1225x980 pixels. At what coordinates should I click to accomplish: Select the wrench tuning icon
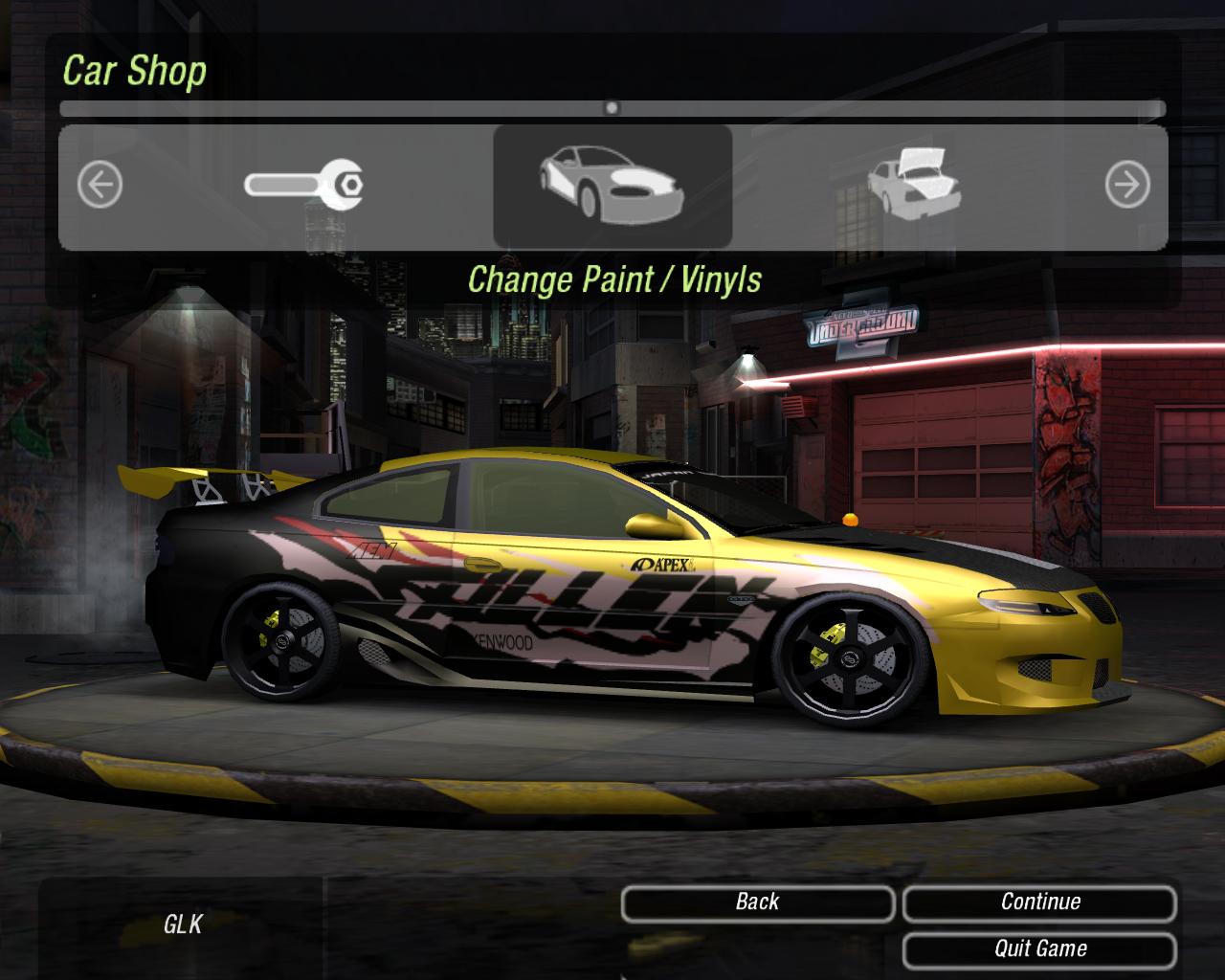[x=303, y=185]
